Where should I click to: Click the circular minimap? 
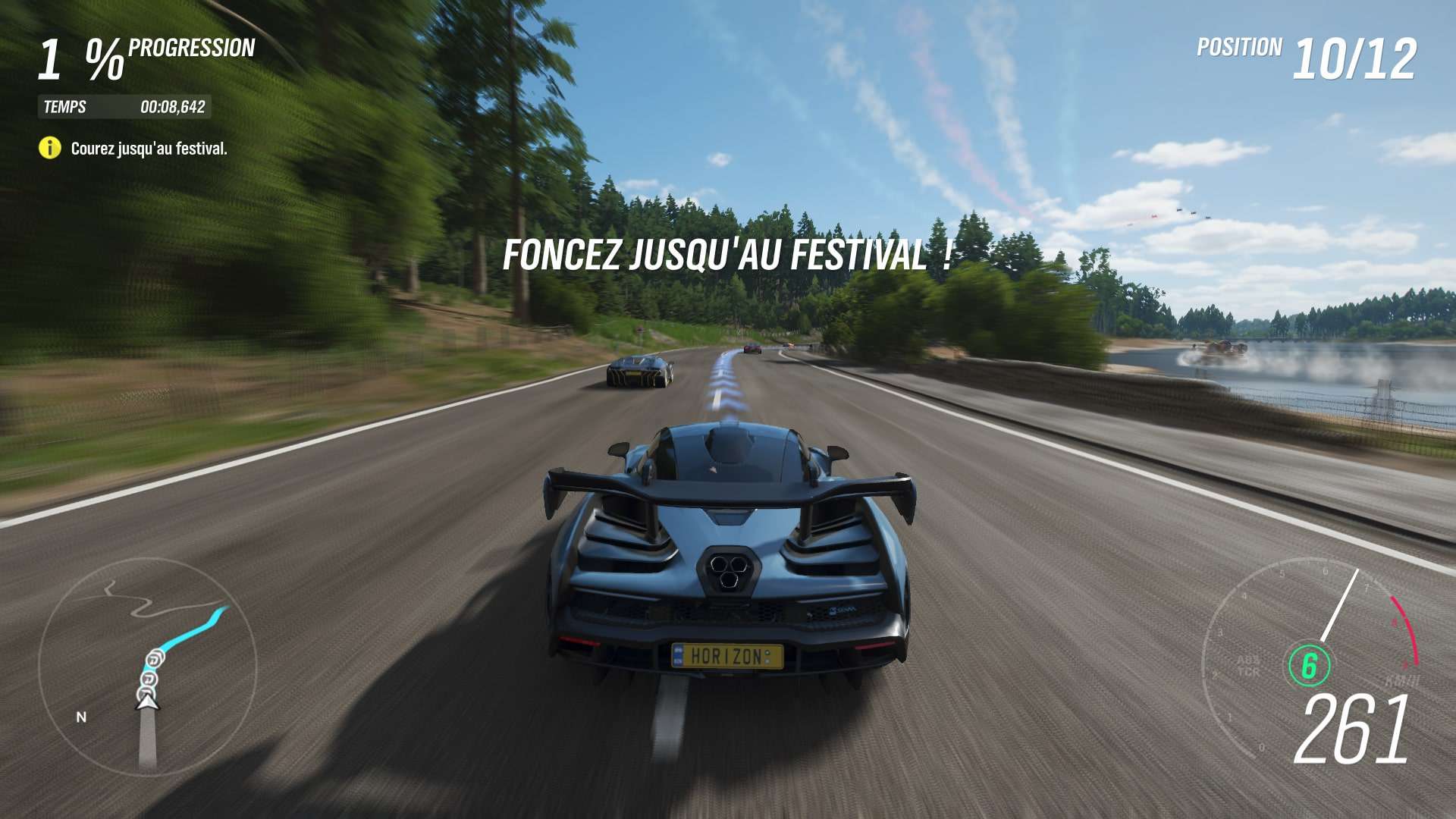tap(148, 667)
